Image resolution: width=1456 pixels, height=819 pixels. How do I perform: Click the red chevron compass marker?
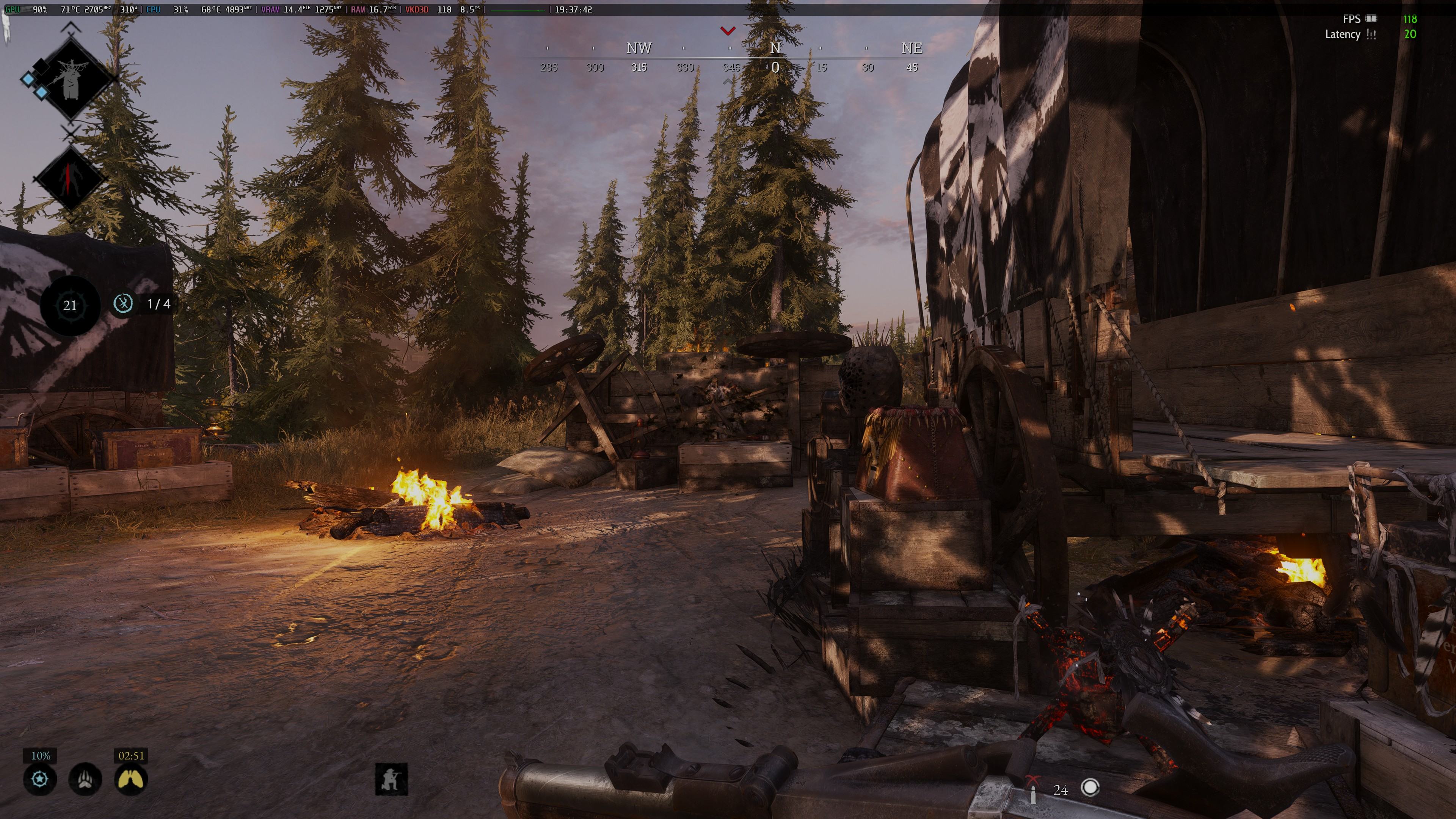pyautogui.click(x=728, y=31)
